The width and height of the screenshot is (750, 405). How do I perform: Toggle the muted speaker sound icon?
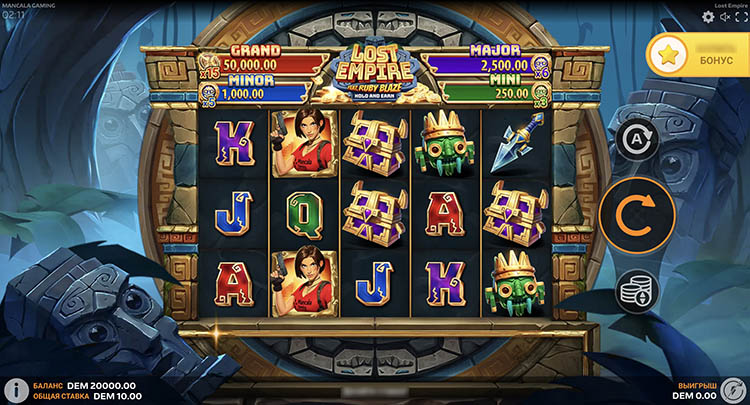coord(724,16)
